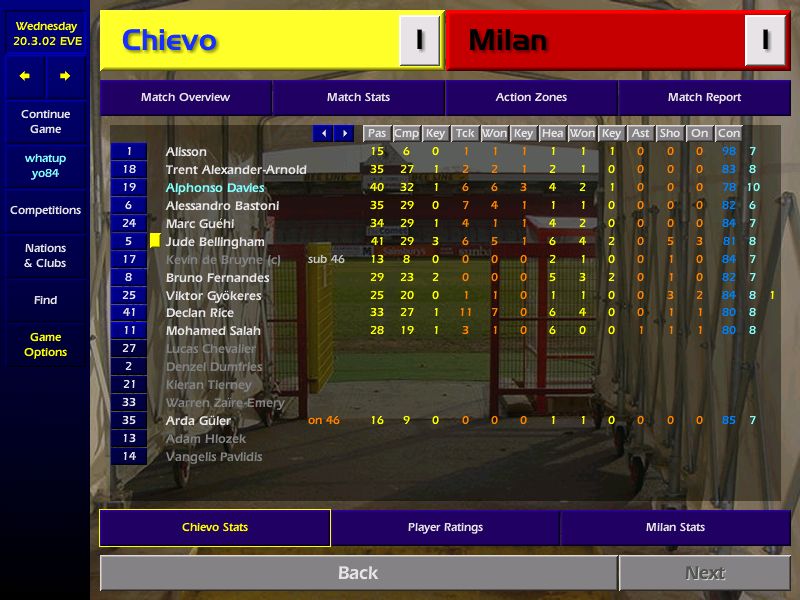Click the sidebar right arrow button

point(65,76)
